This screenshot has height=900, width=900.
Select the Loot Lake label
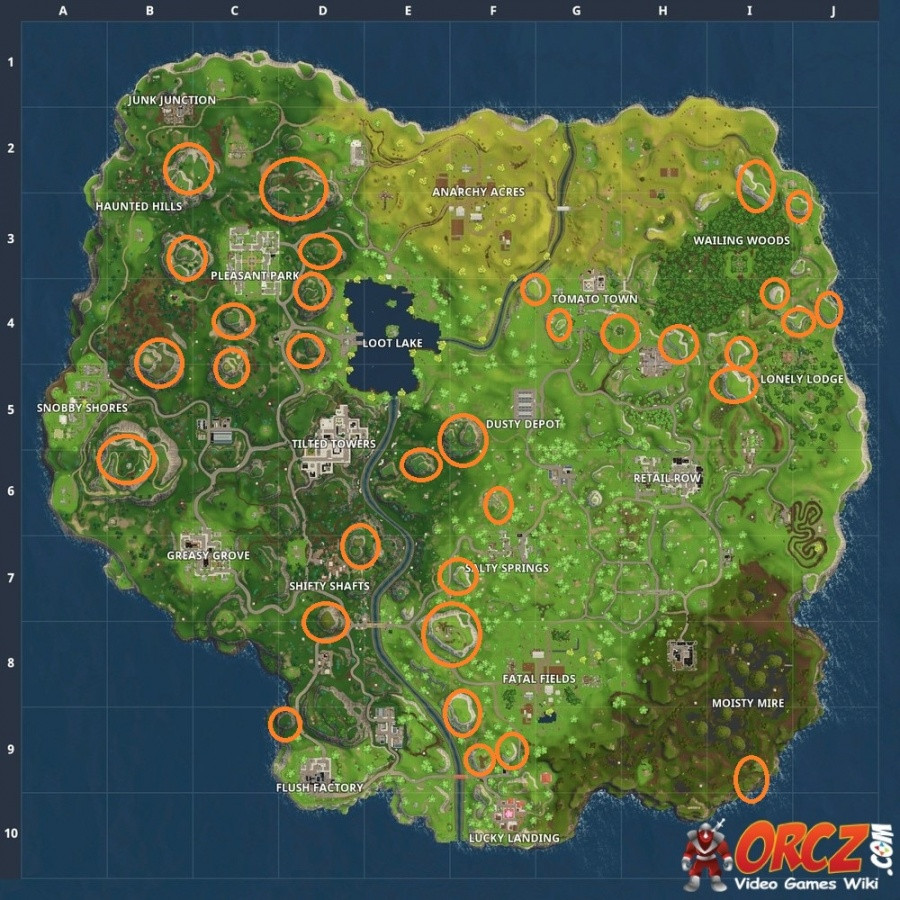pyautogui.click(x=392, y=343)
